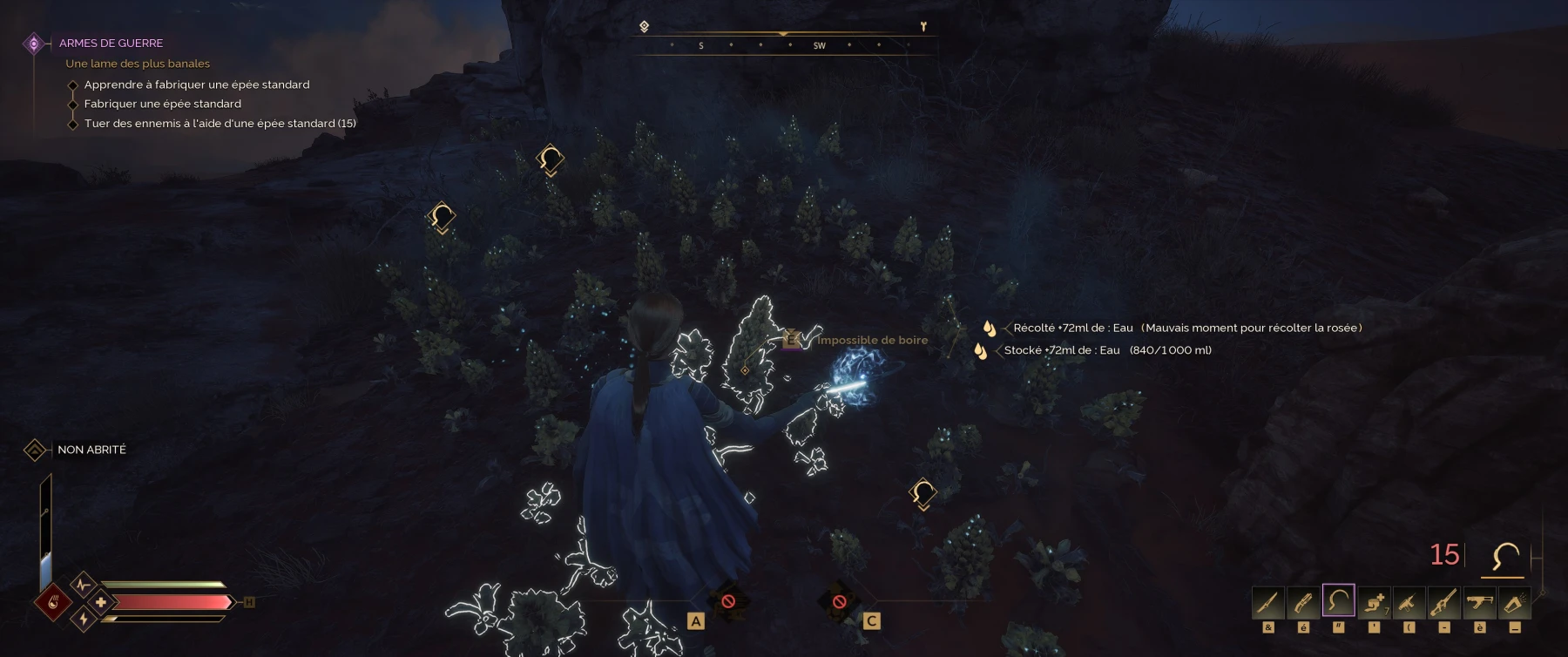Select the cutteray tool hotbar slot
Screen dimensions: 1568x657
coord(1303,601)
